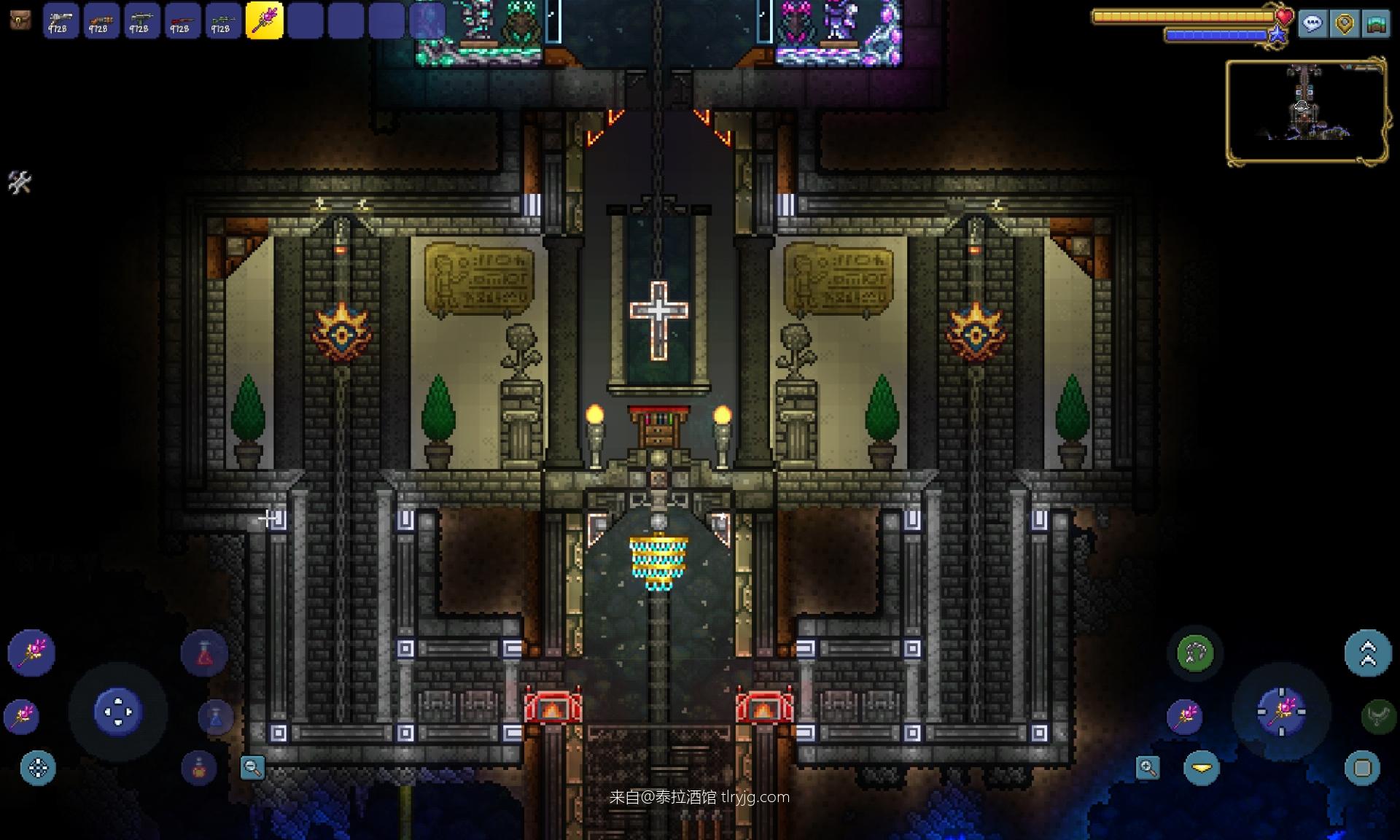The width and height of the screenshot is (1400, 840).
Task: Open the crossed wrench and hammer settings
Action: [20, 182]
